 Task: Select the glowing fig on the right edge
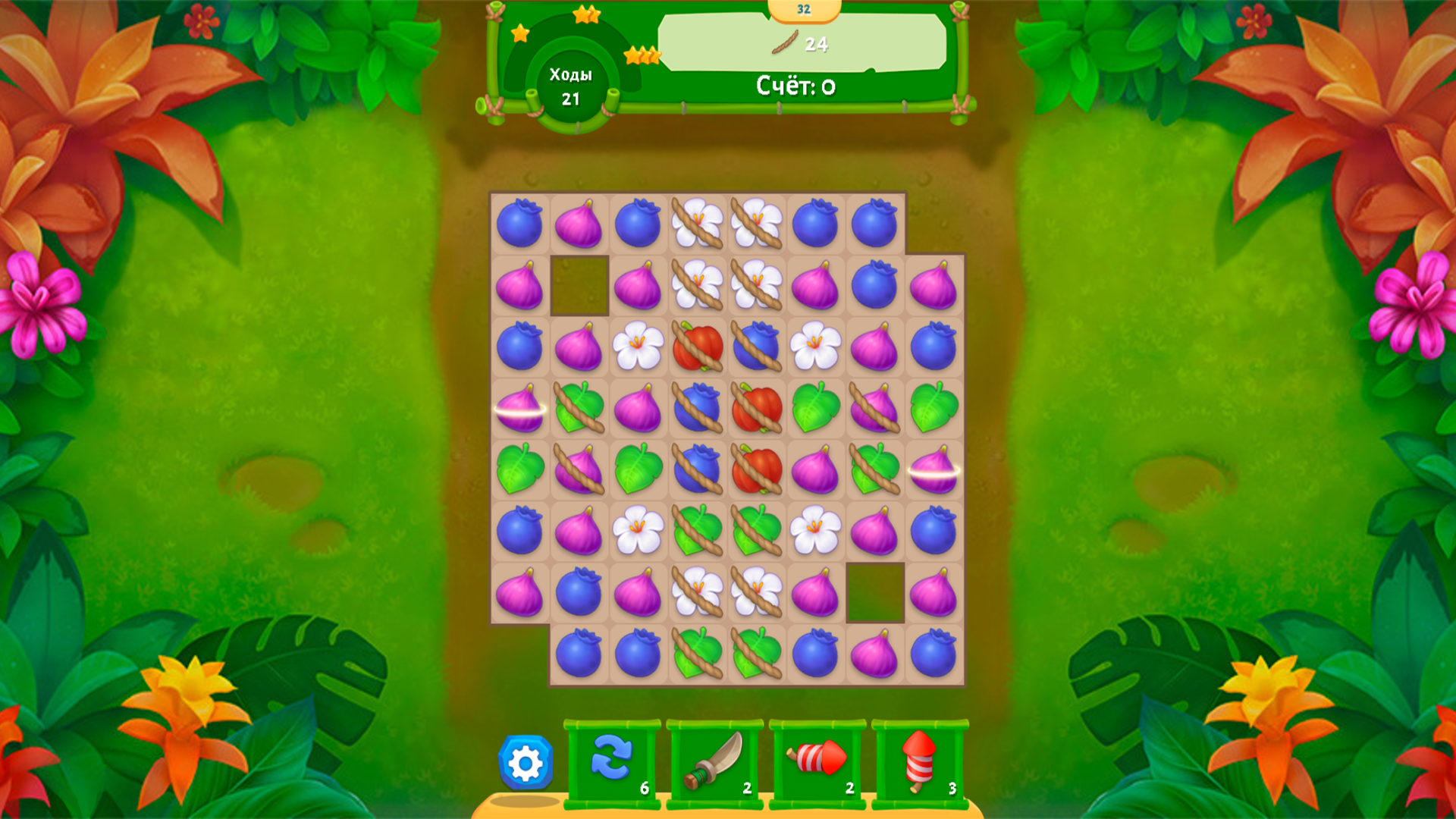[934, 470]
